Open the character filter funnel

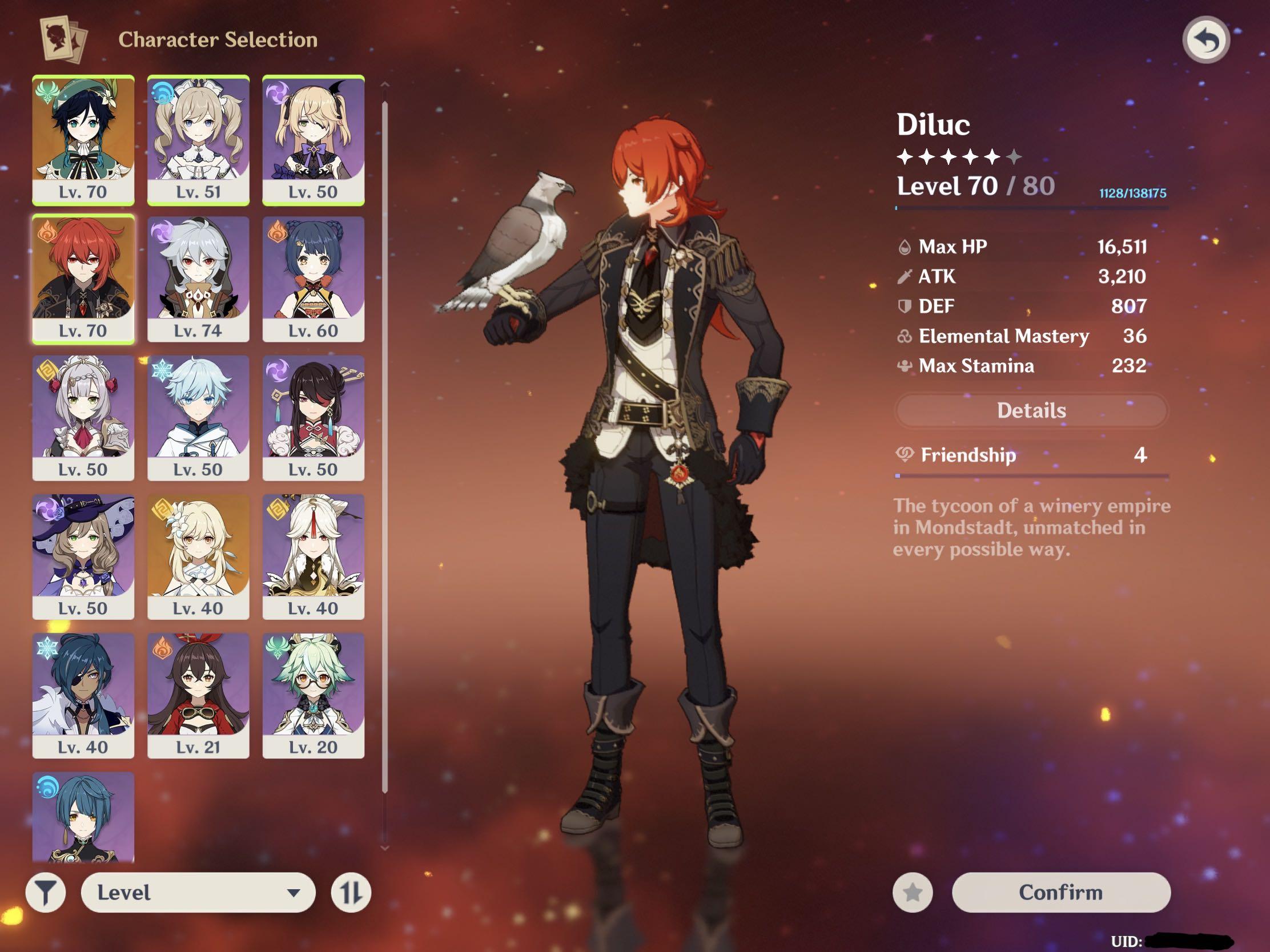point(46,892)
